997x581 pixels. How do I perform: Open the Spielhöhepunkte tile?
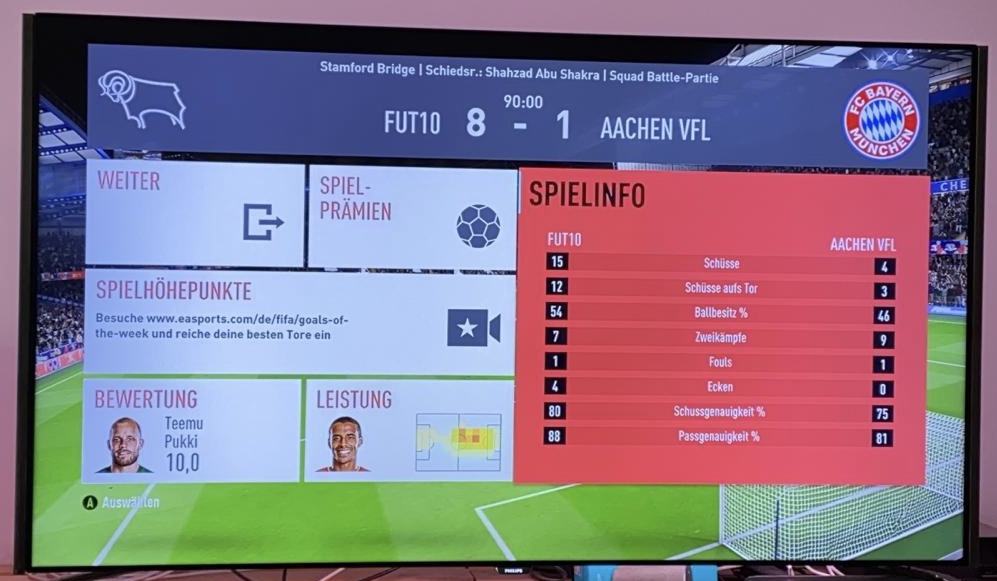coord(298,322)
